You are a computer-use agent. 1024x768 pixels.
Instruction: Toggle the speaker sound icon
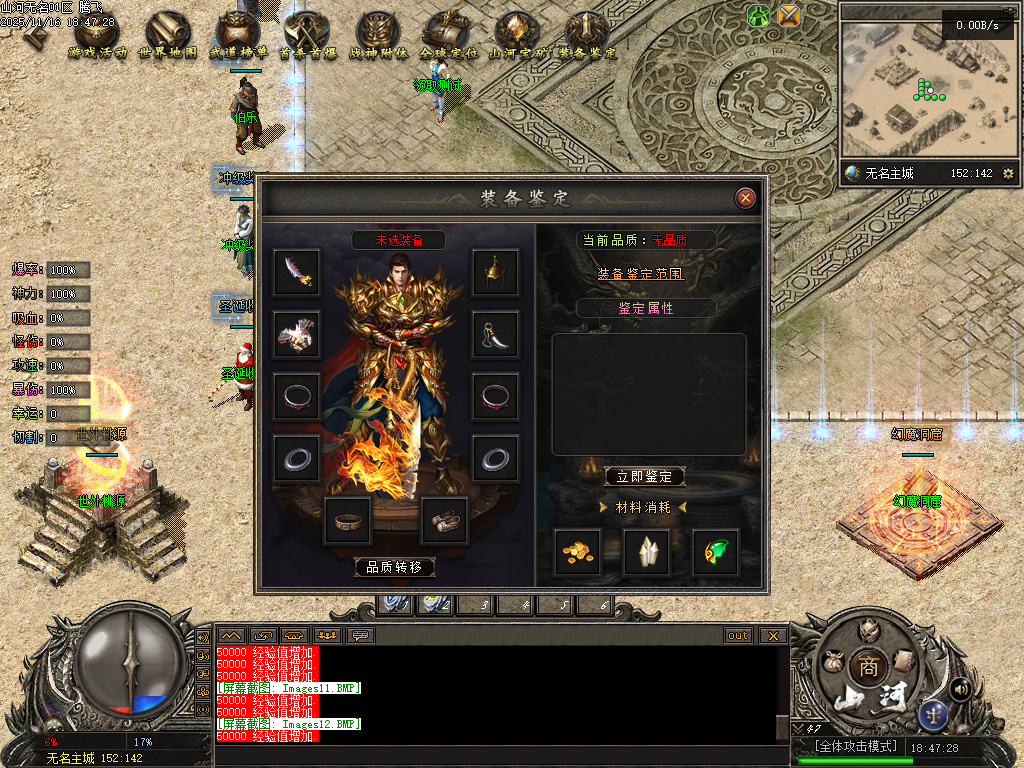(961, 688)
